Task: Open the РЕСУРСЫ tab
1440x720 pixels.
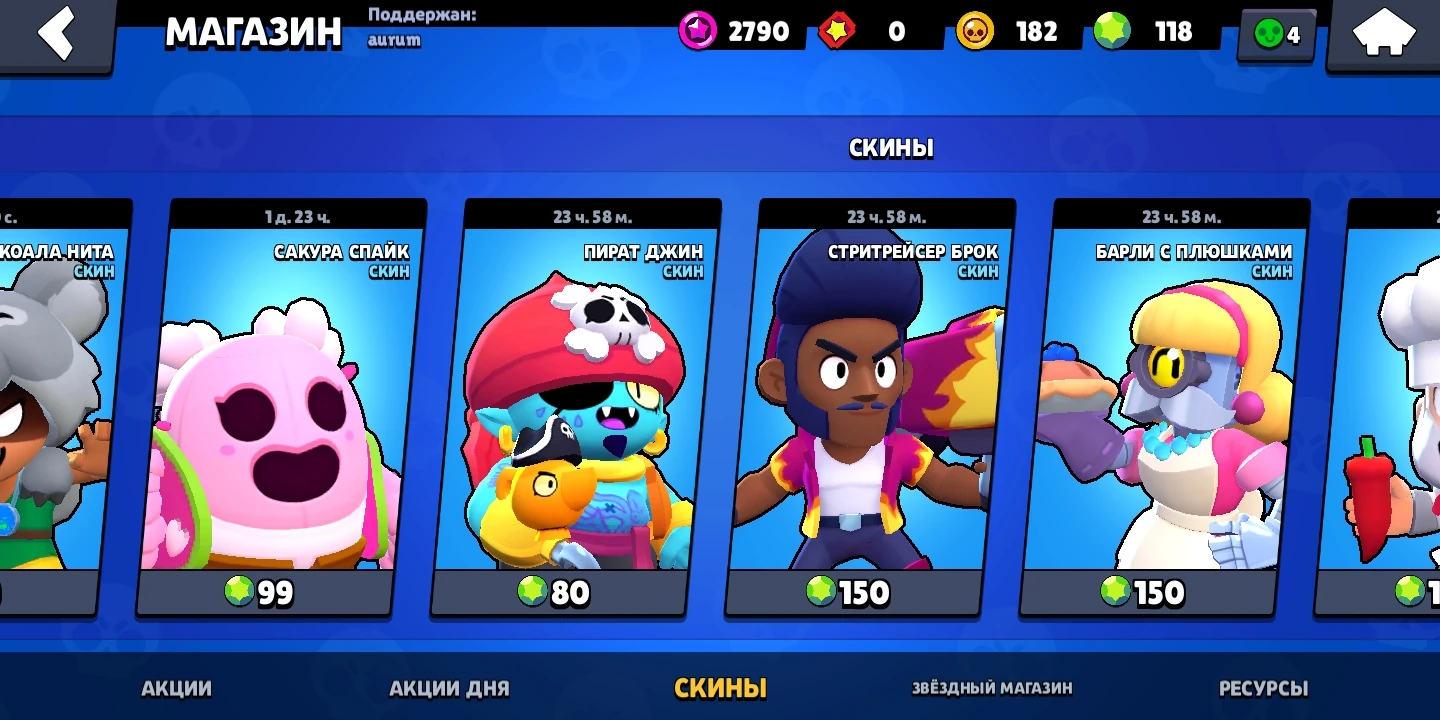Action: click(1266, 689)
